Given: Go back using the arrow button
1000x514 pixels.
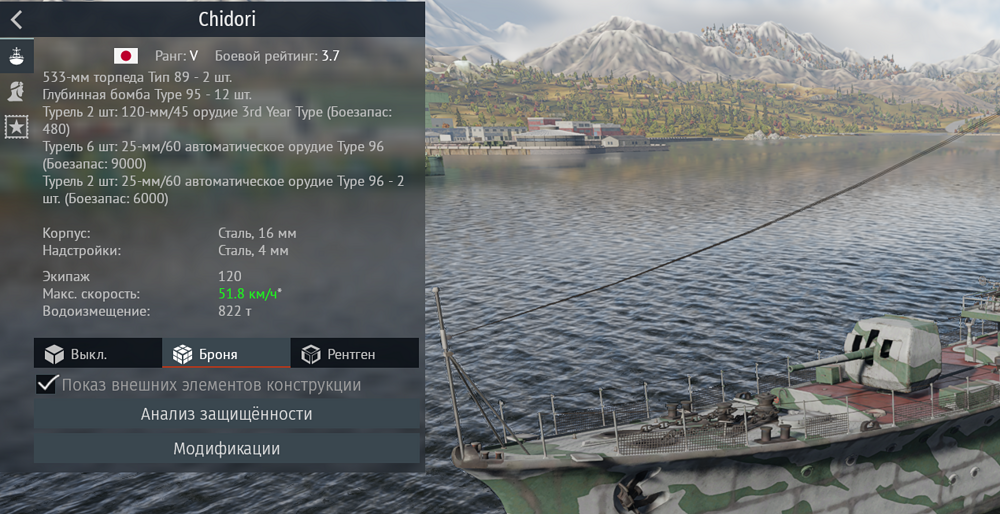Looking at the screenshot, I should click(16, 19).
